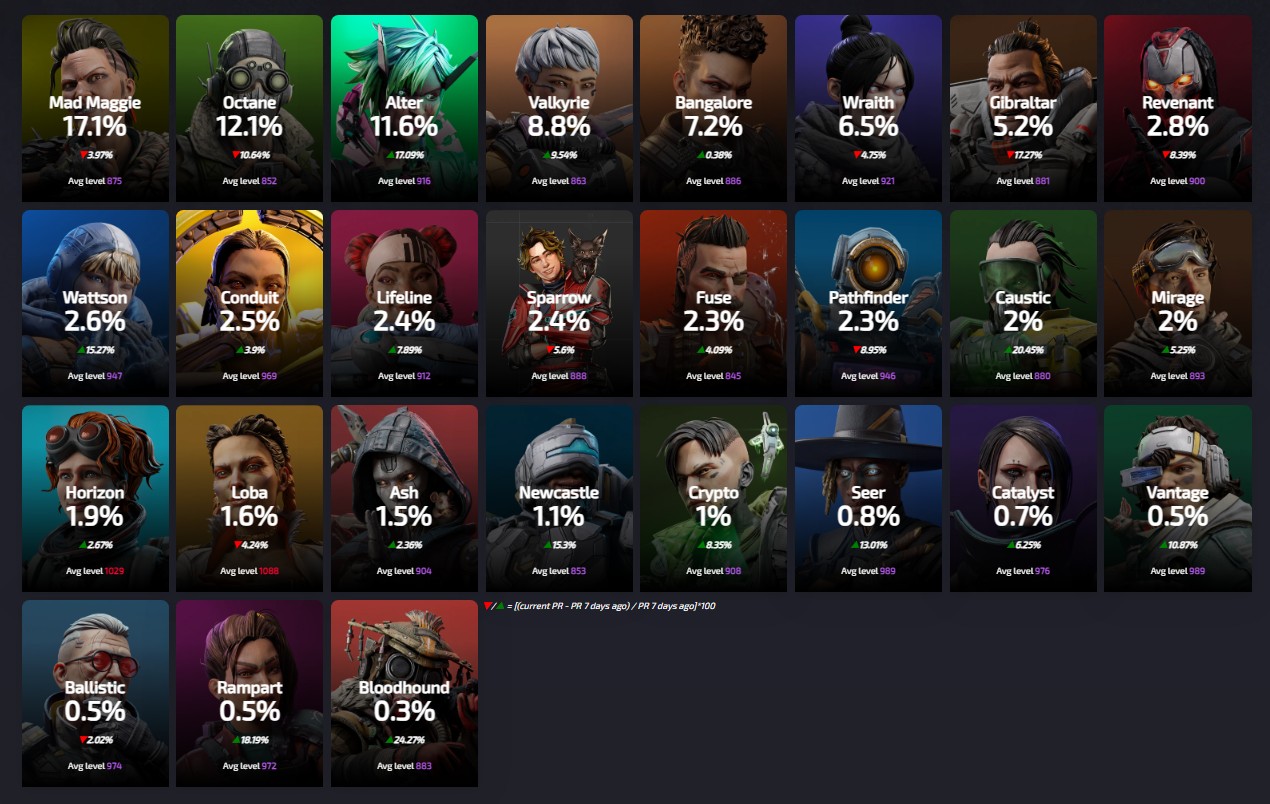Open the Octane pick rate card

pyautogui.click(x=249, y=108)
